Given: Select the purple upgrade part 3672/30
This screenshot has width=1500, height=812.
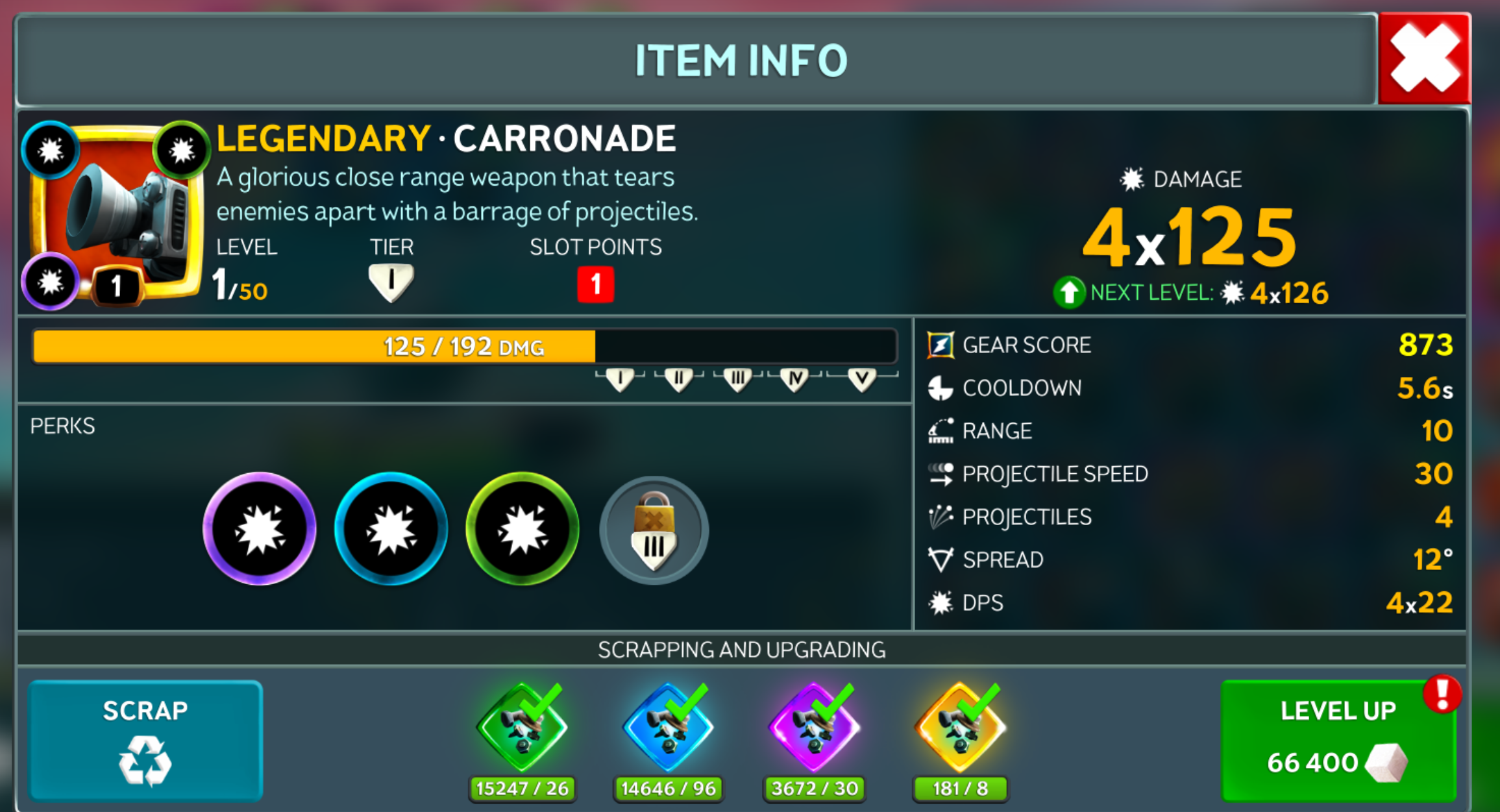Looking at the screenshot, I should (x=814, y=727).
